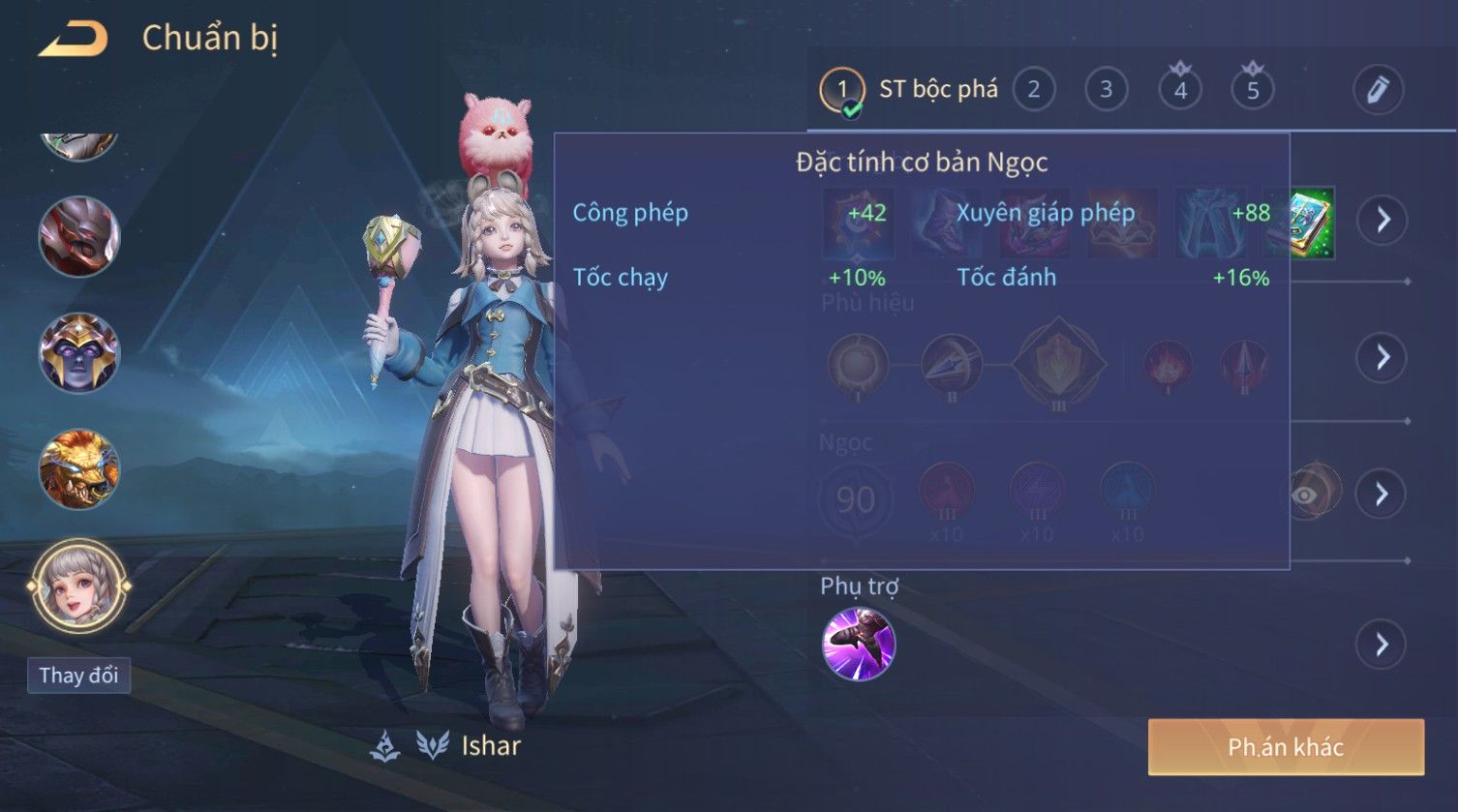
Task: Open Phụ trợ spell selection arrow
Action: coord(1382,644)
